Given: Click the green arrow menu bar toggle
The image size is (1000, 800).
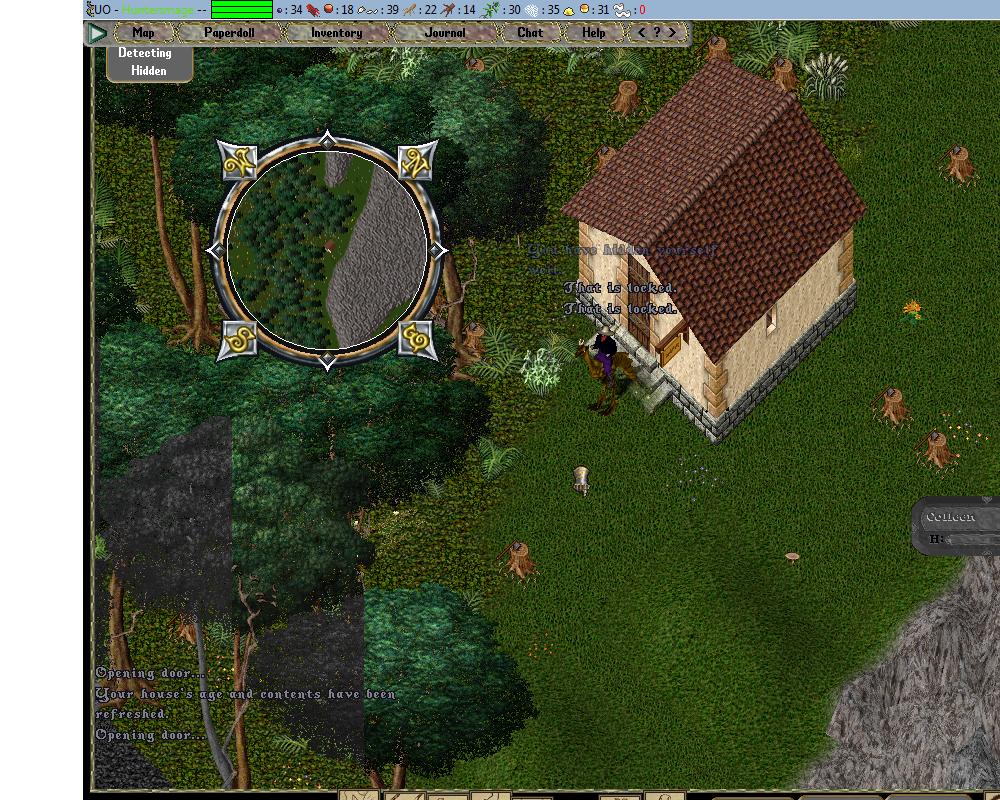Looking at the screenshot, I should click(97, 33).
